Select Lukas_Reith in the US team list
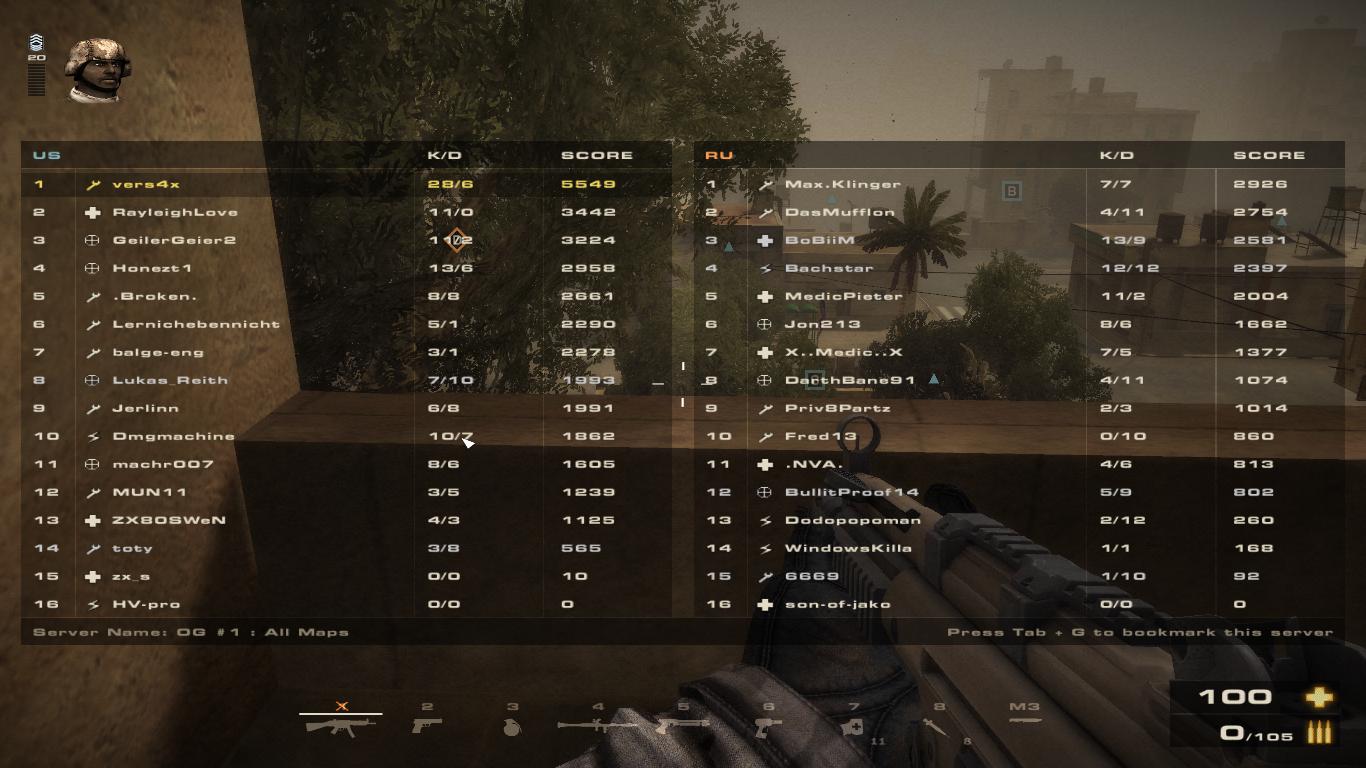 coord(170,380)
